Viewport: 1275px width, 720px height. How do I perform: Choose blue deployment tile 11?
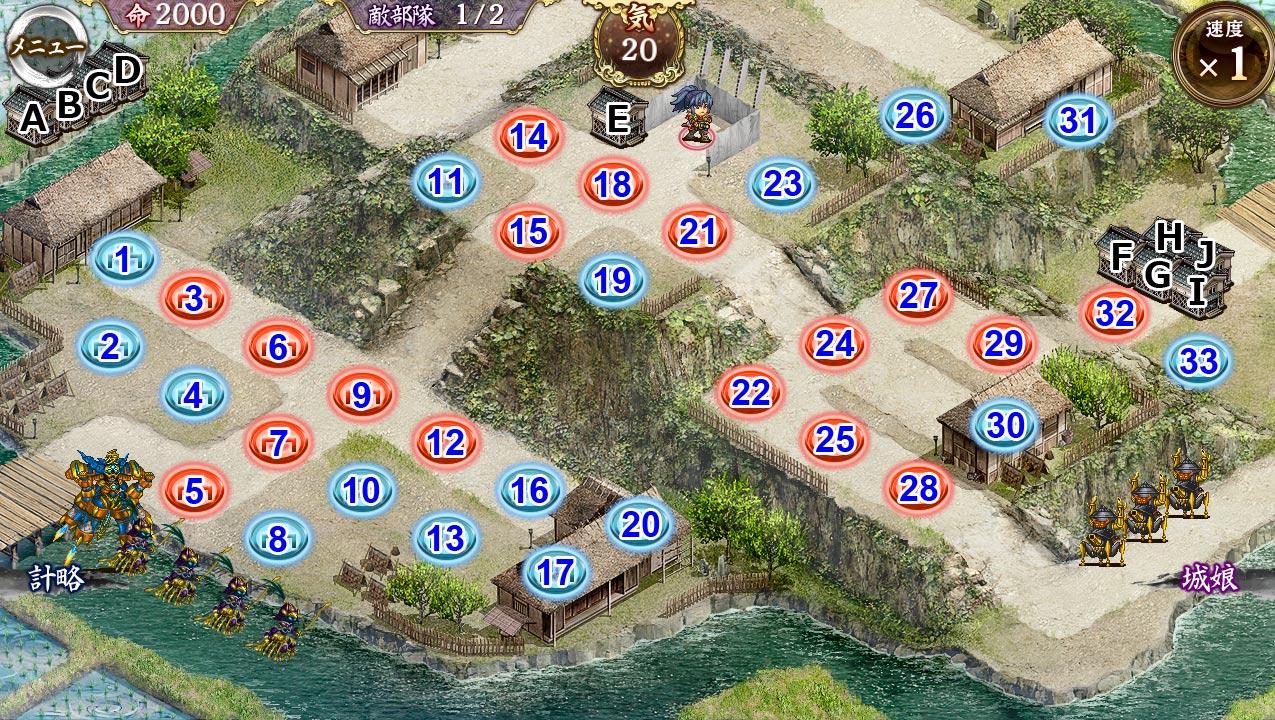tap(446, 182)
